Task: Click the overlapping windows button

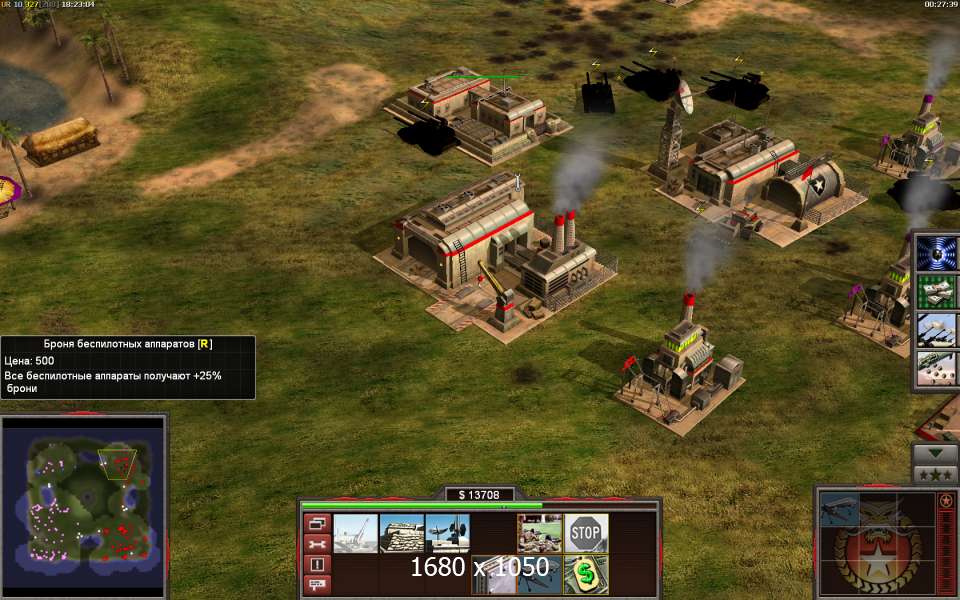Action: (x=317, y=523)
